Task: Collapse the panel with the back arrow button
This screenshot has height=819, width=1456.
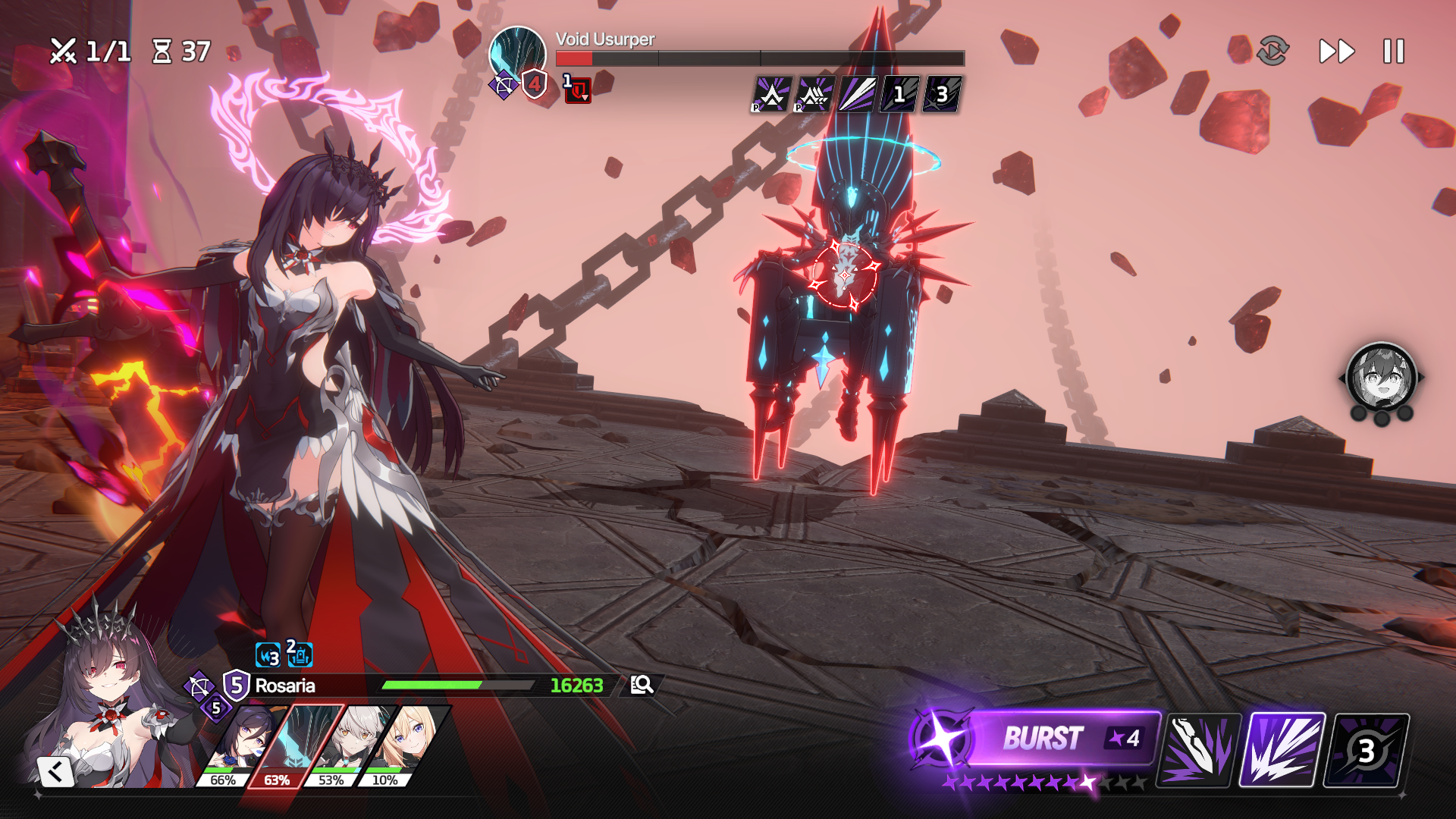Action: point(55,772)
